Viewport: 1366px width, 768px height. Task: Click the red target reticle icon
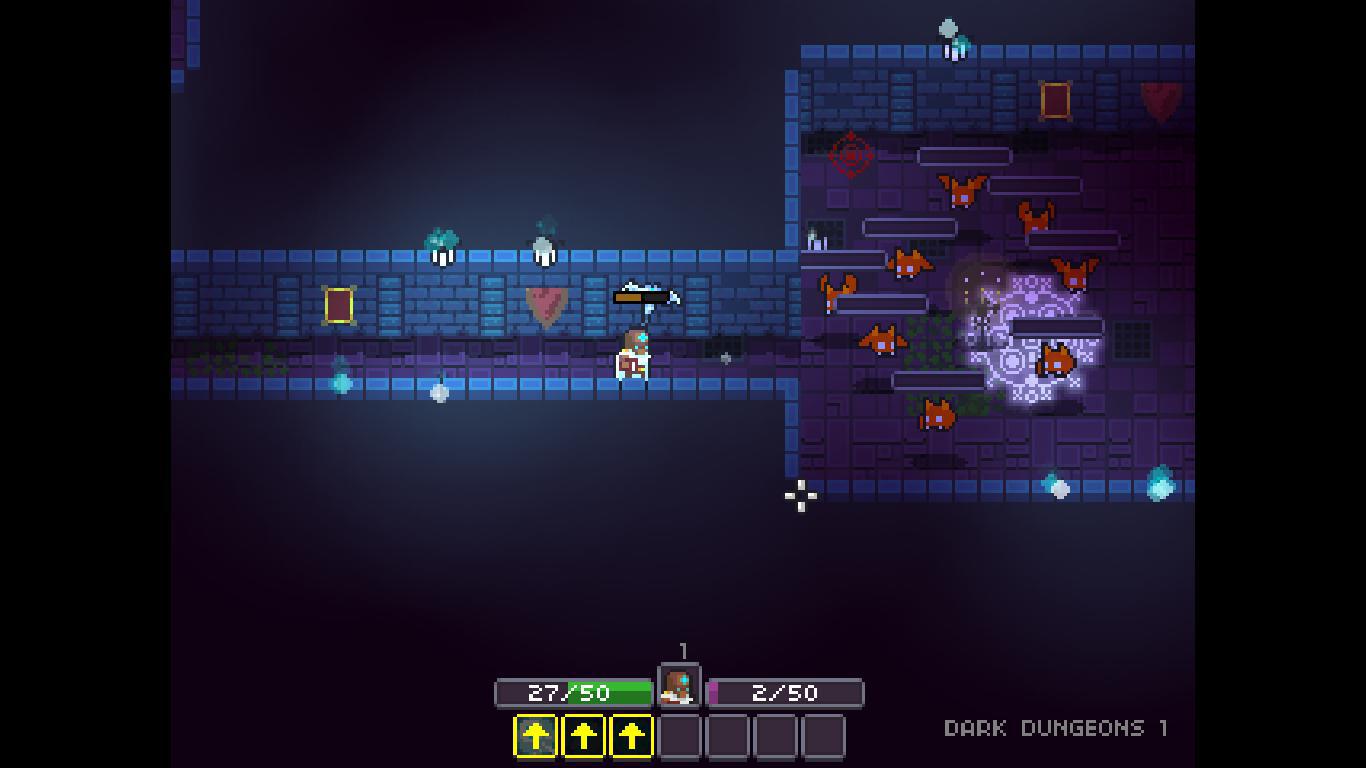click(x=852, y=156)
